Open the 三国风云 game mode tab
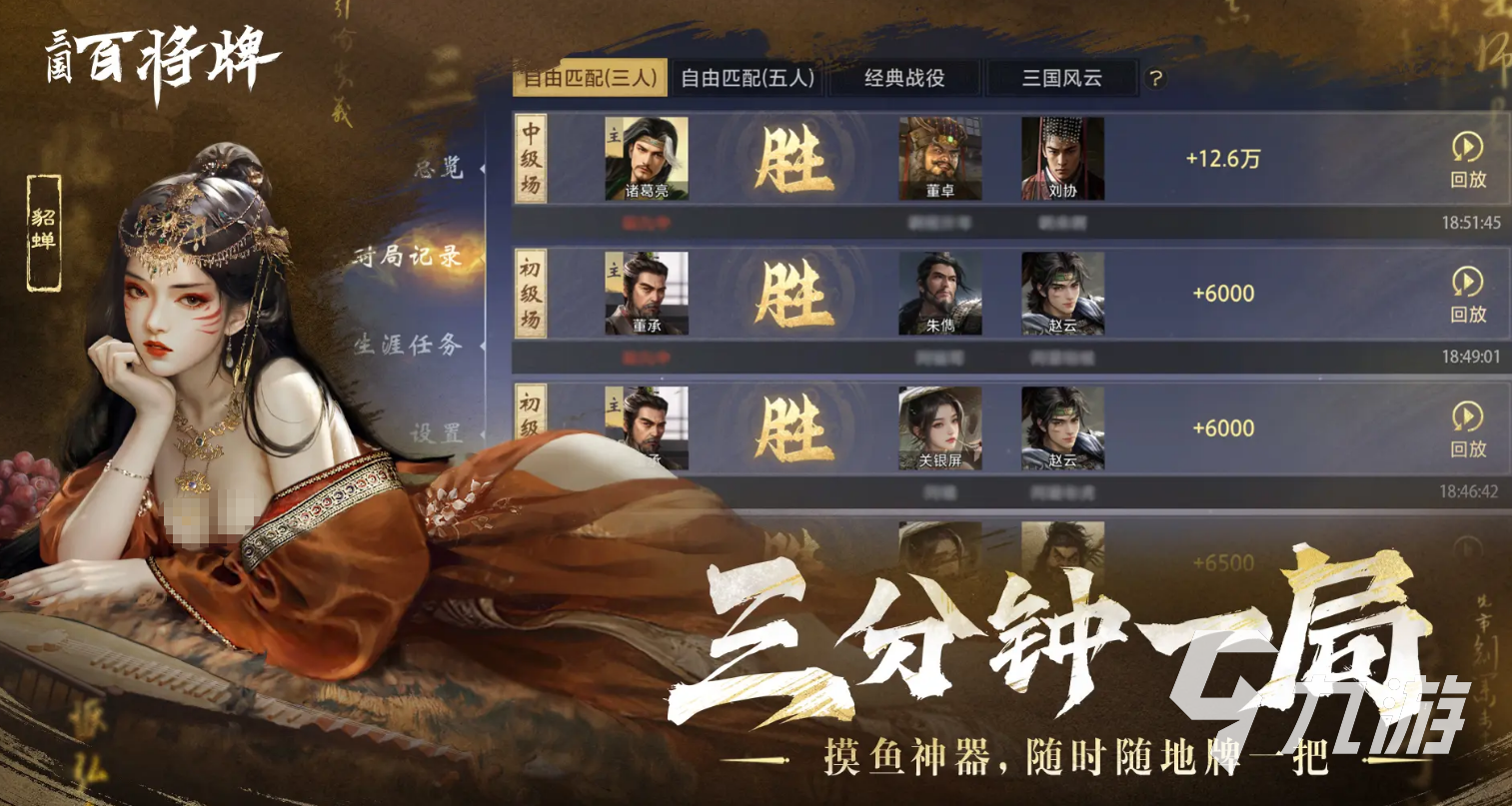The width and height of the screenshot is (1512, 806). point(1062,77)
